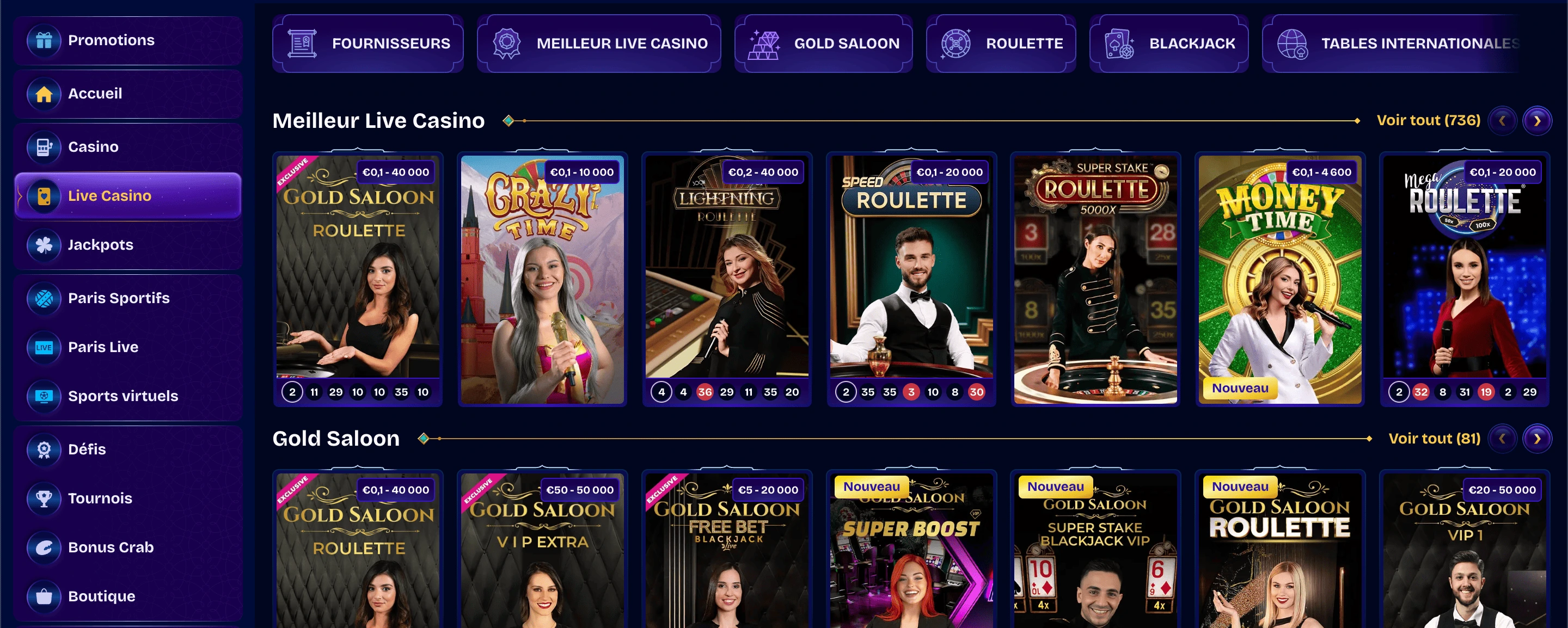Click the Tournois trophy icon
Viewport: 1568px width, 628px height.
tap(44, 498)
